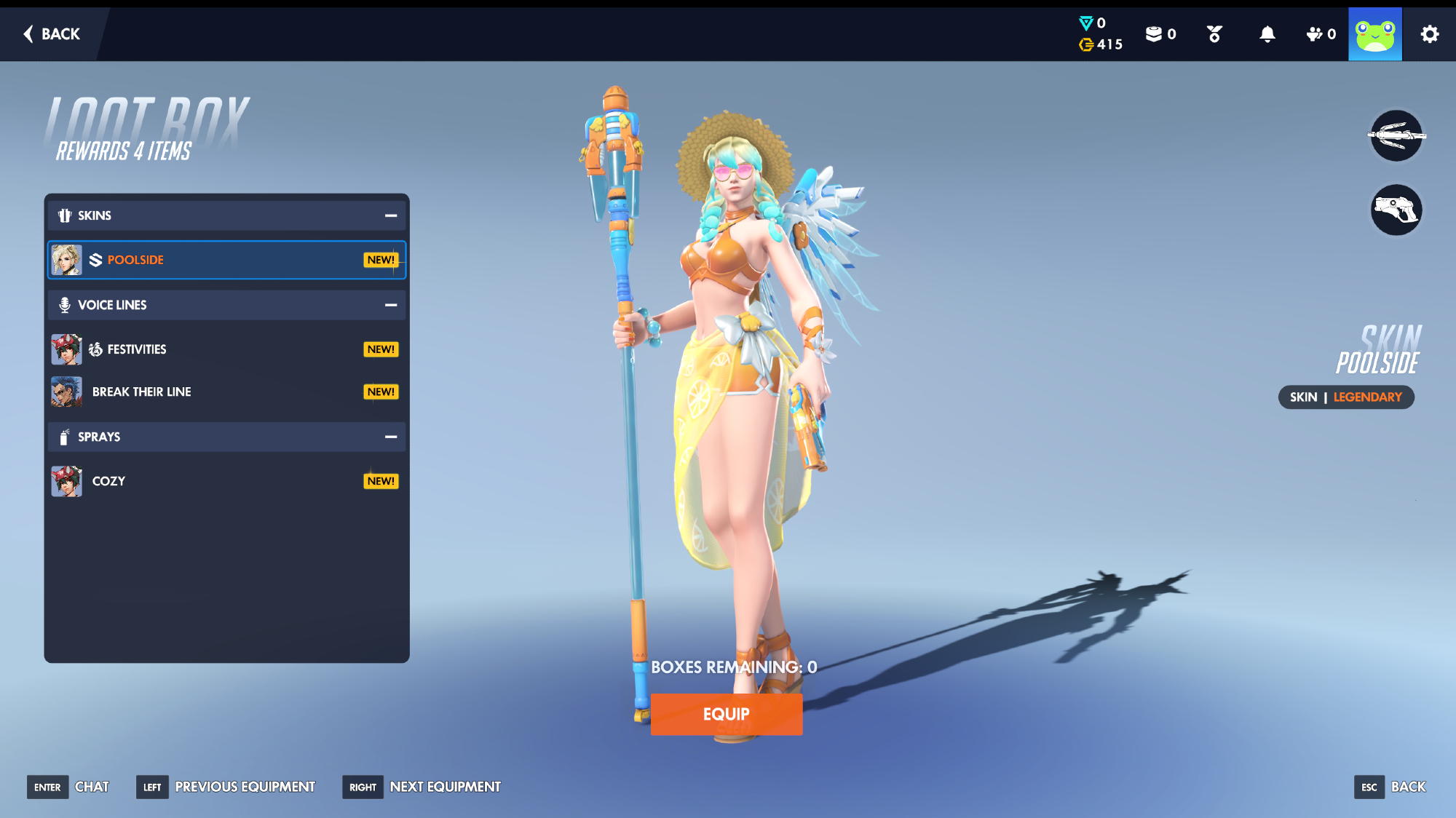Select the Cozy spray reward

tap(226, 481)
